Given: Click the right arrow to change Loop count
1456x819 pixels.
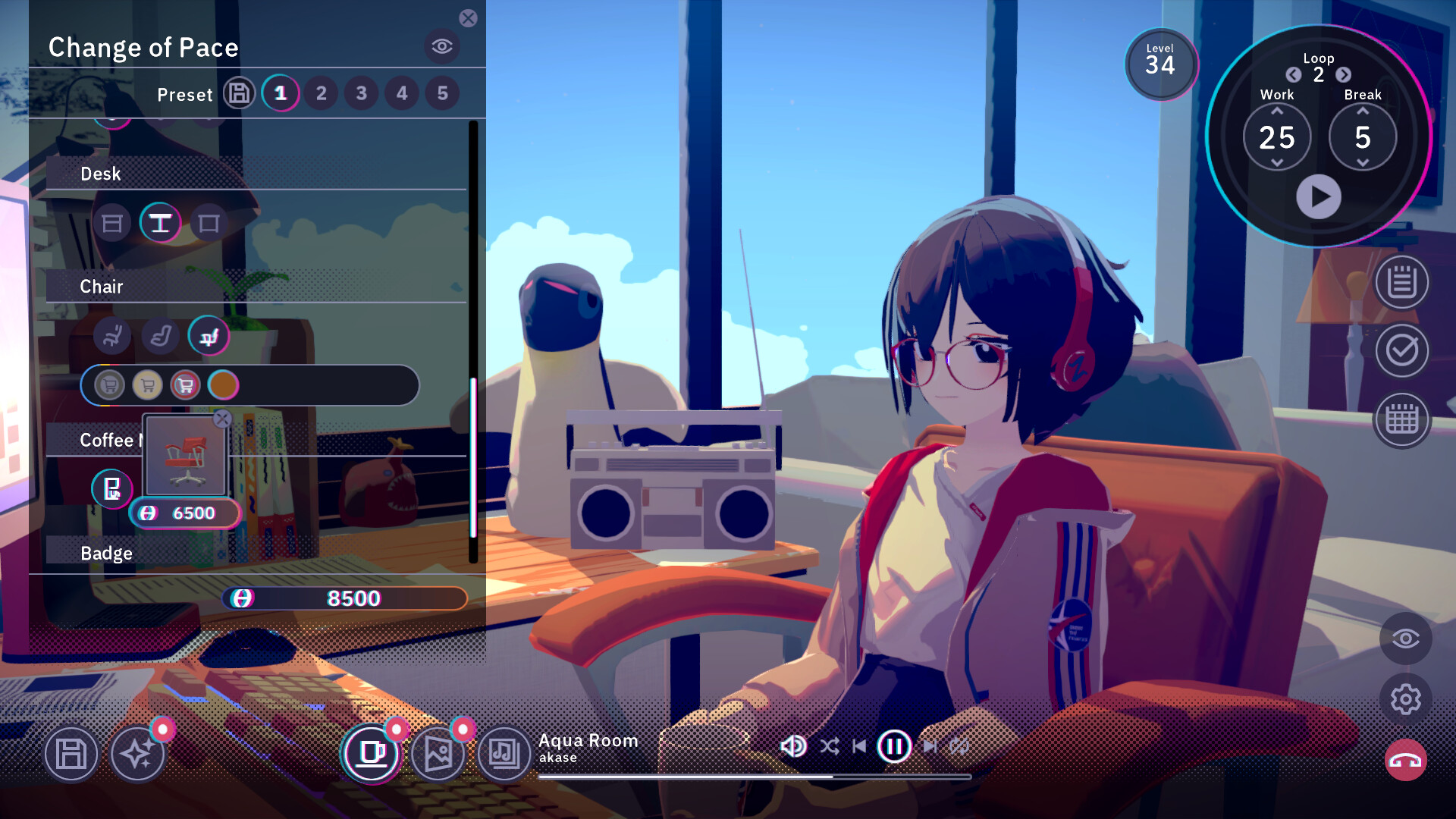Looking at the screenshot, I should pos(1345,76).
